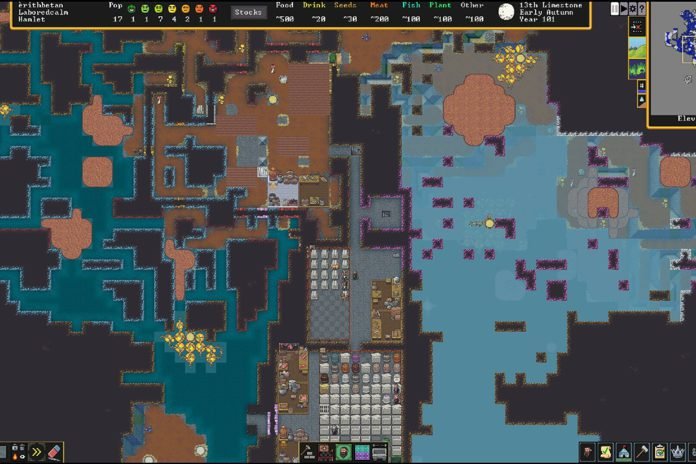
Task: Click the yellow double-arrow icon
Action: 35,452
